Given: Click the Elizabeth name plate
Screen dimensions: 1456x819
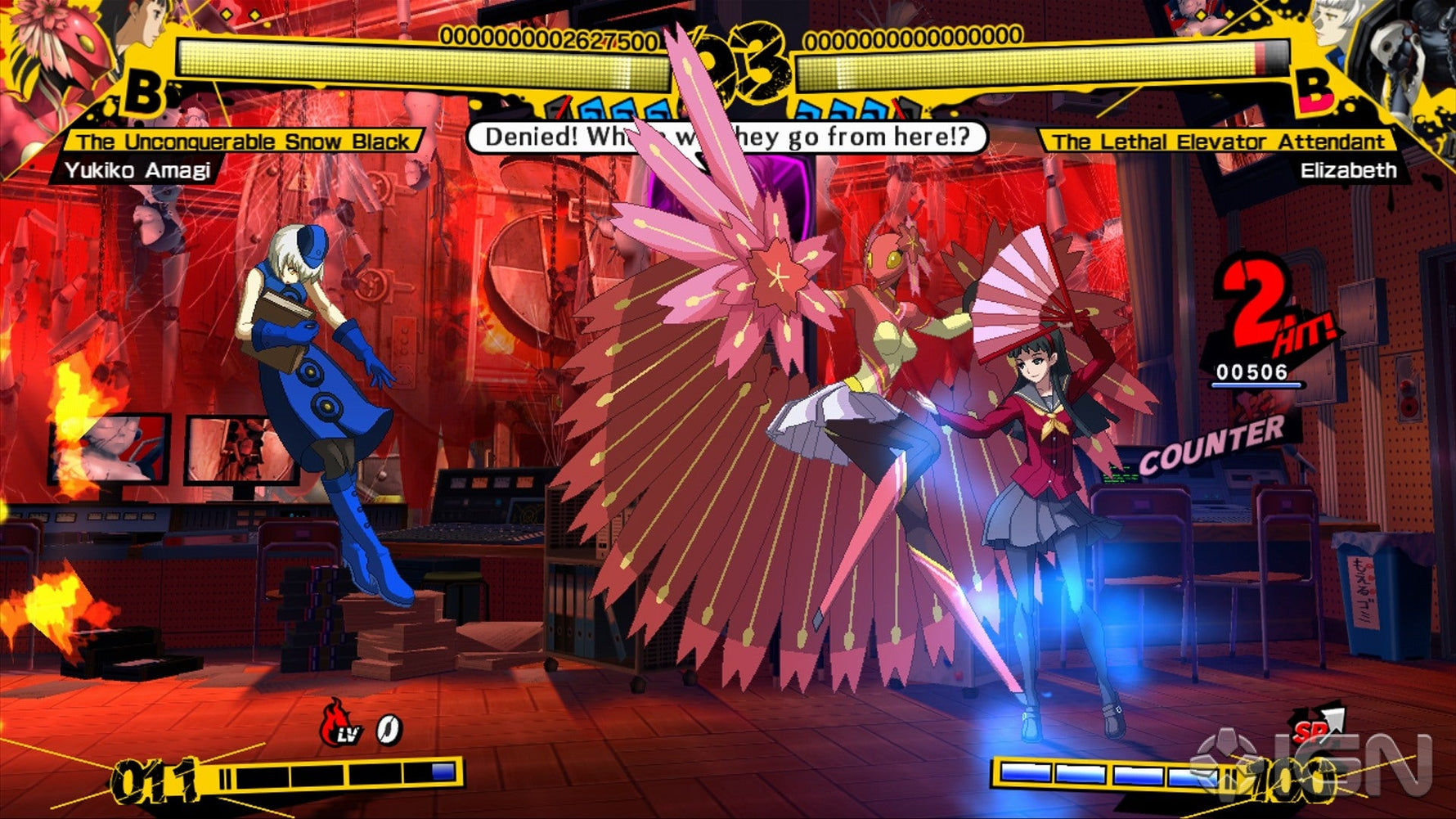Looking at the screenshot, I should tap(1348, 170).
